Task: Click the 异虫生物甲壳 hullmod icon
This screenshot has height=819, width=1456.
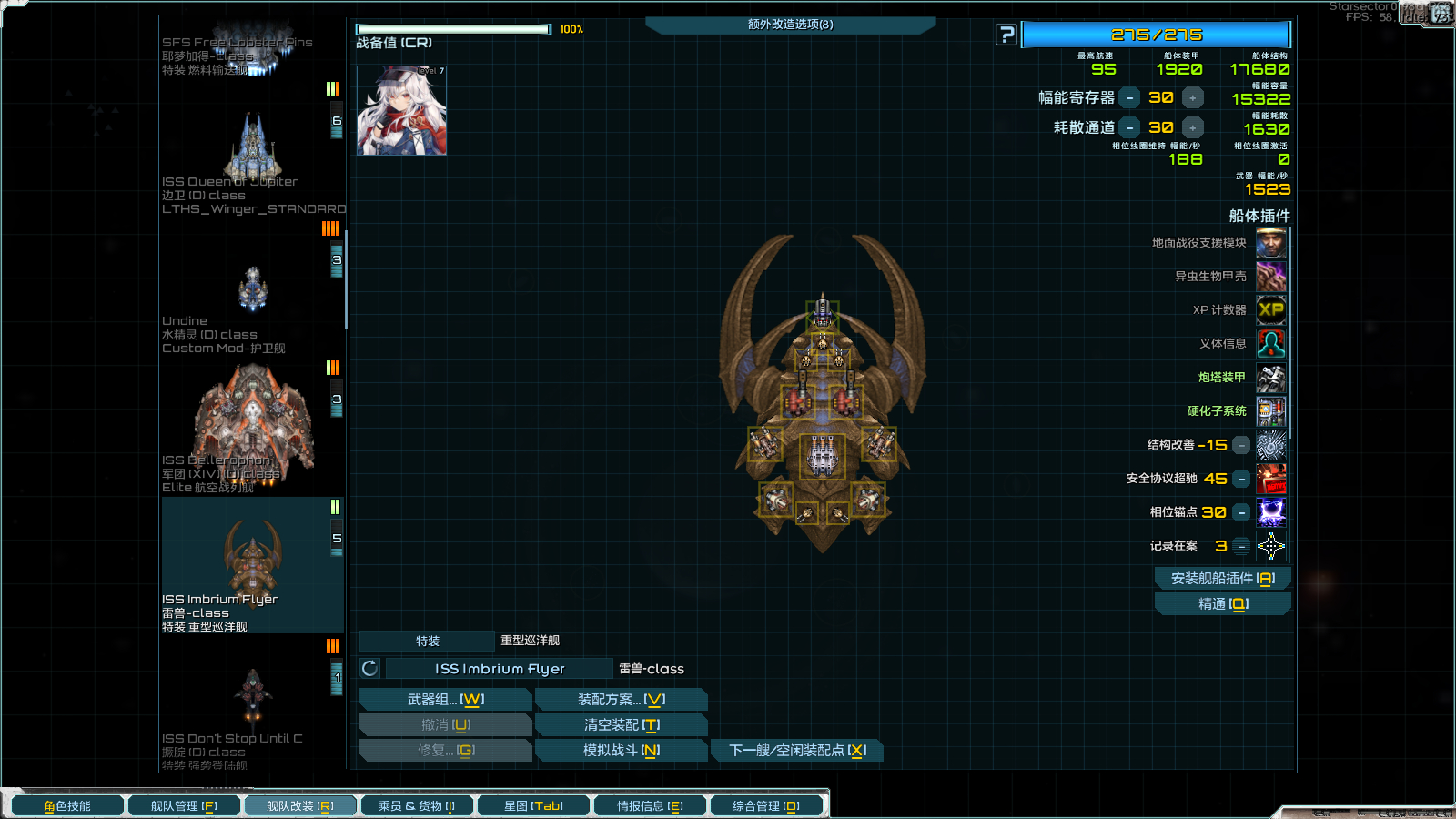Action: pos(1271,276)
